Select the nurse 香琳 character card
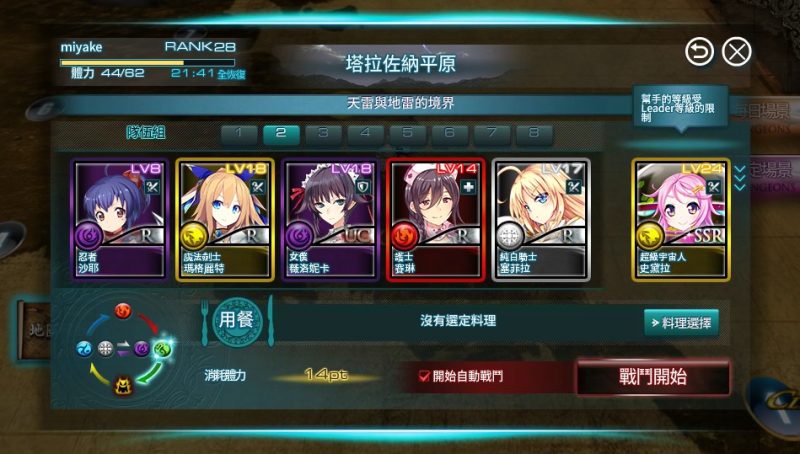Viewport: 800px width, 454px height. (435, 218)
